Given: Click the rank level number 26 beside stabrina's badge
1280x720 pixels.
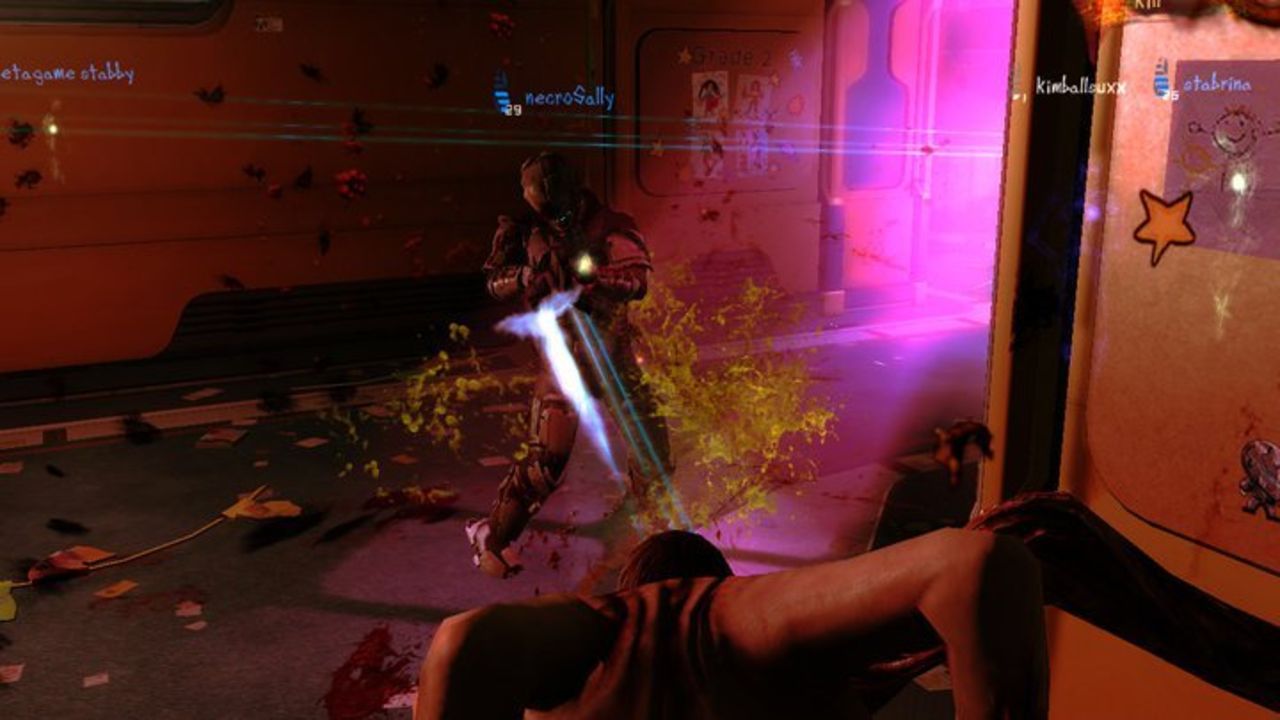Looking at the screenshot, I should pos(1173,95).
